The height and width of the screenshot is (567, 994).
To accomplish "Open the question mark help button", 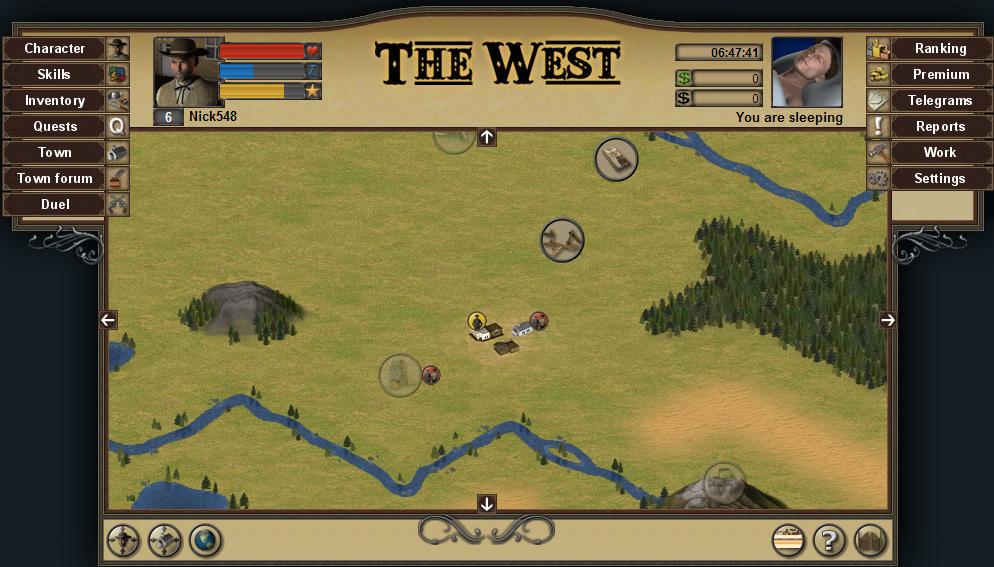I will [x=829, y=541].
